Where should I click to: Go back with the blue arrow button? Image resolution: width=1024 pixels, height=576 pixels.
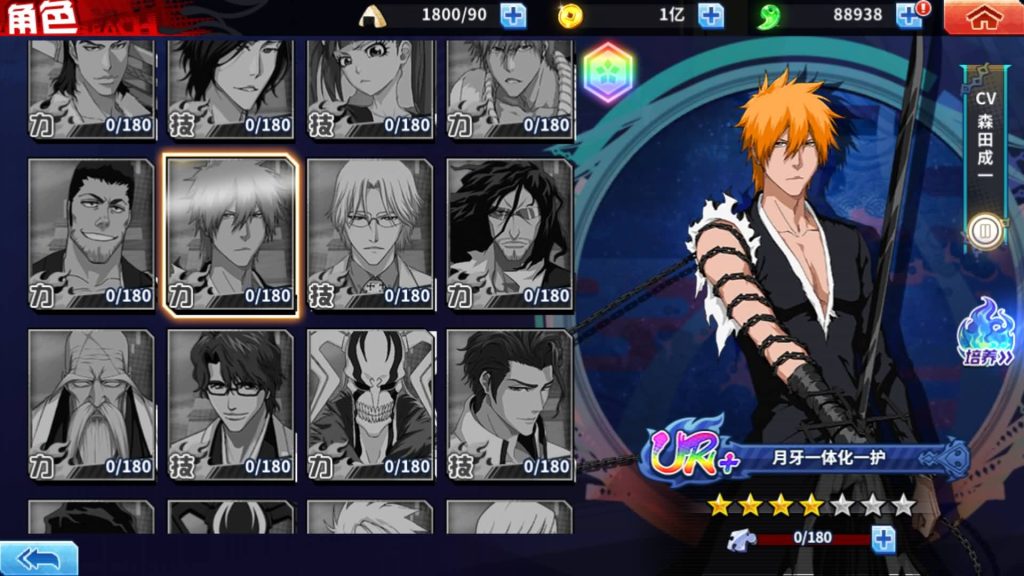point(38,557)
